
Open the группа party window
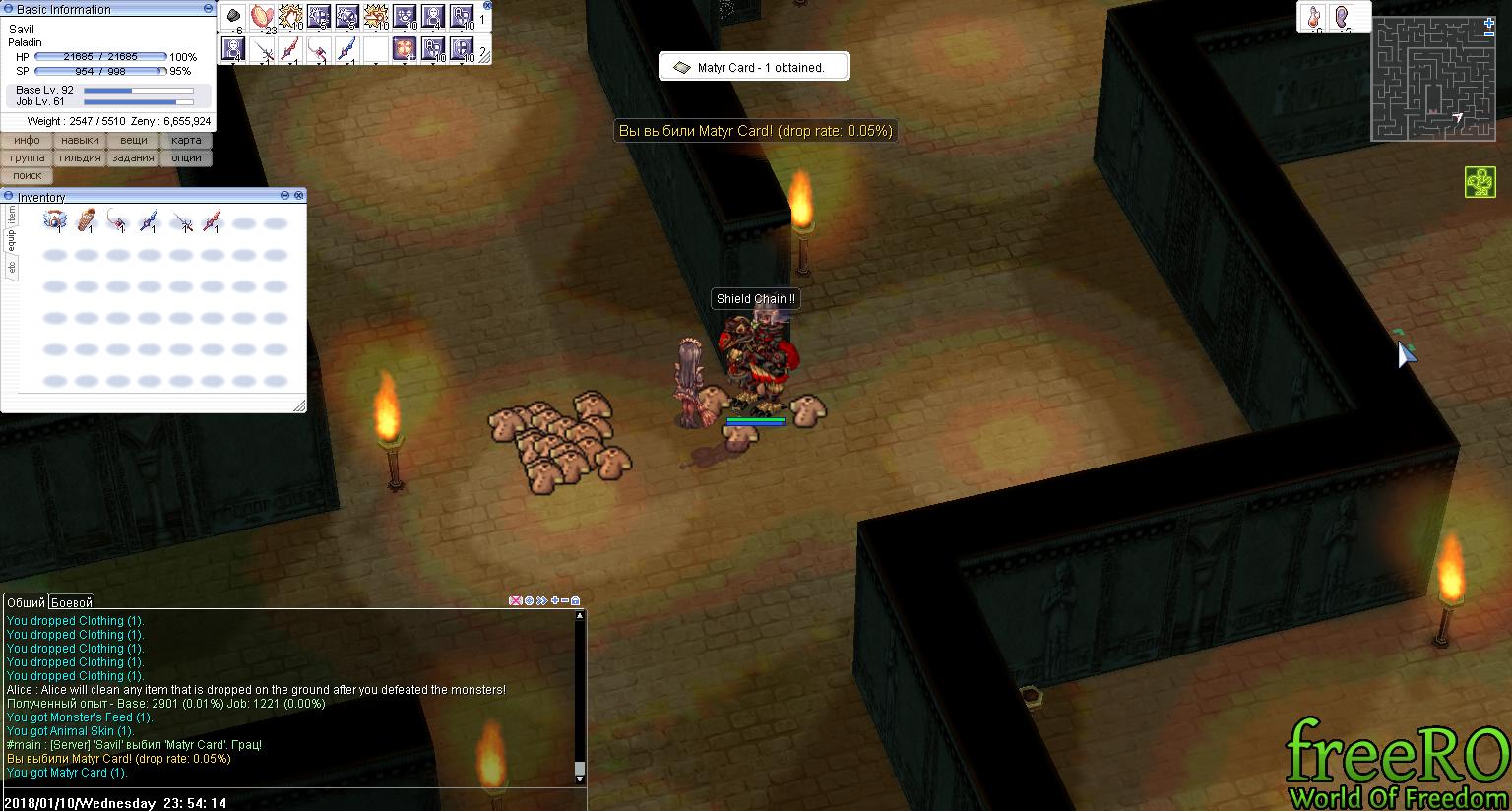coord(27,158)
